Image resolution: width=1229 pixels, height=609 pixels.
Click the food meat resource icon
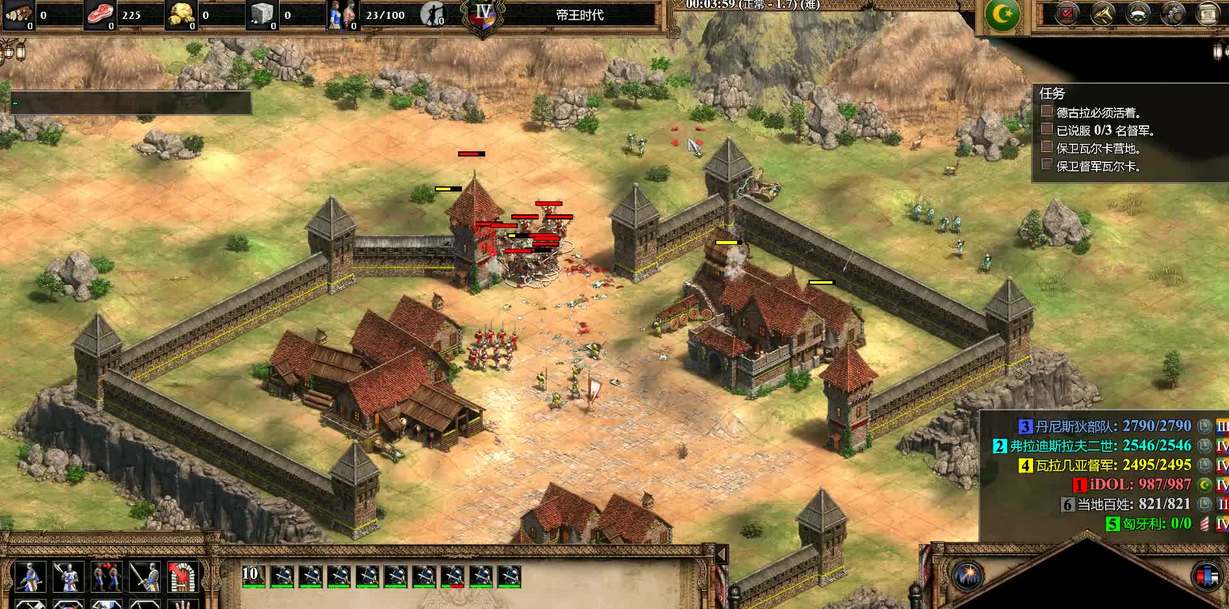99,15
